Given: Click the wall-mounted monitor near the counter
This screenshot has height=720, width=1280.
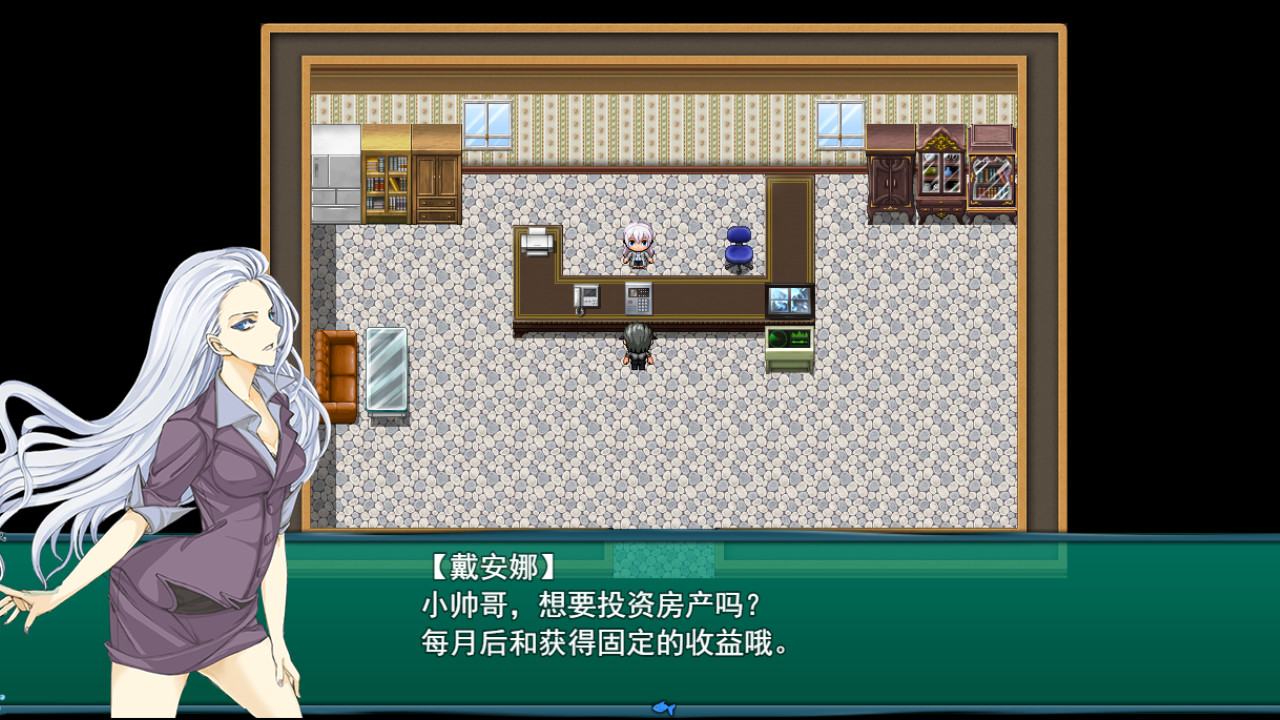Looking at the screenshot, I should (x=788, y=300).
